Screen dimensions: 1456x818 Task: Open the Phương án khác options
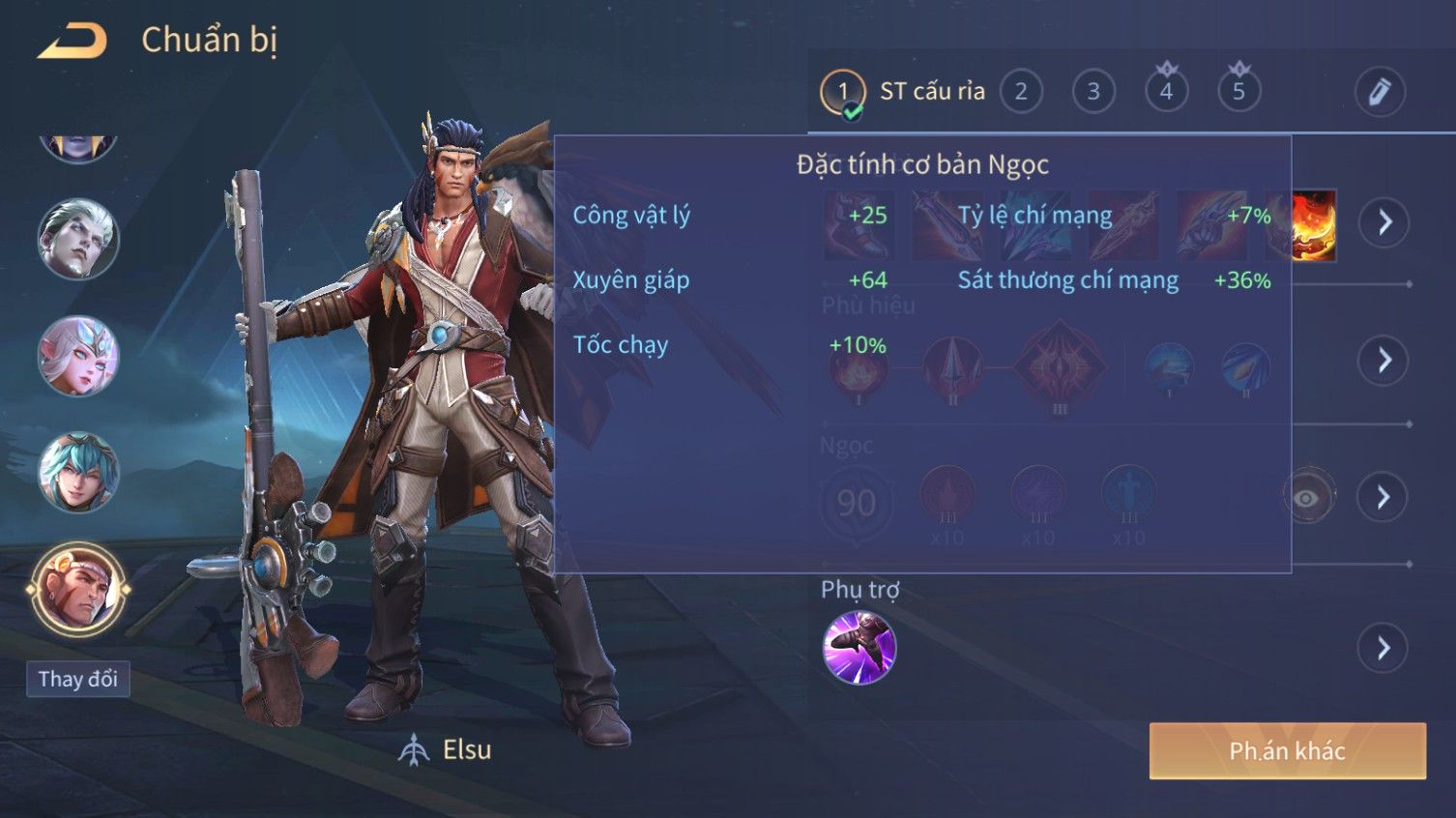(x=1287, y=750)
